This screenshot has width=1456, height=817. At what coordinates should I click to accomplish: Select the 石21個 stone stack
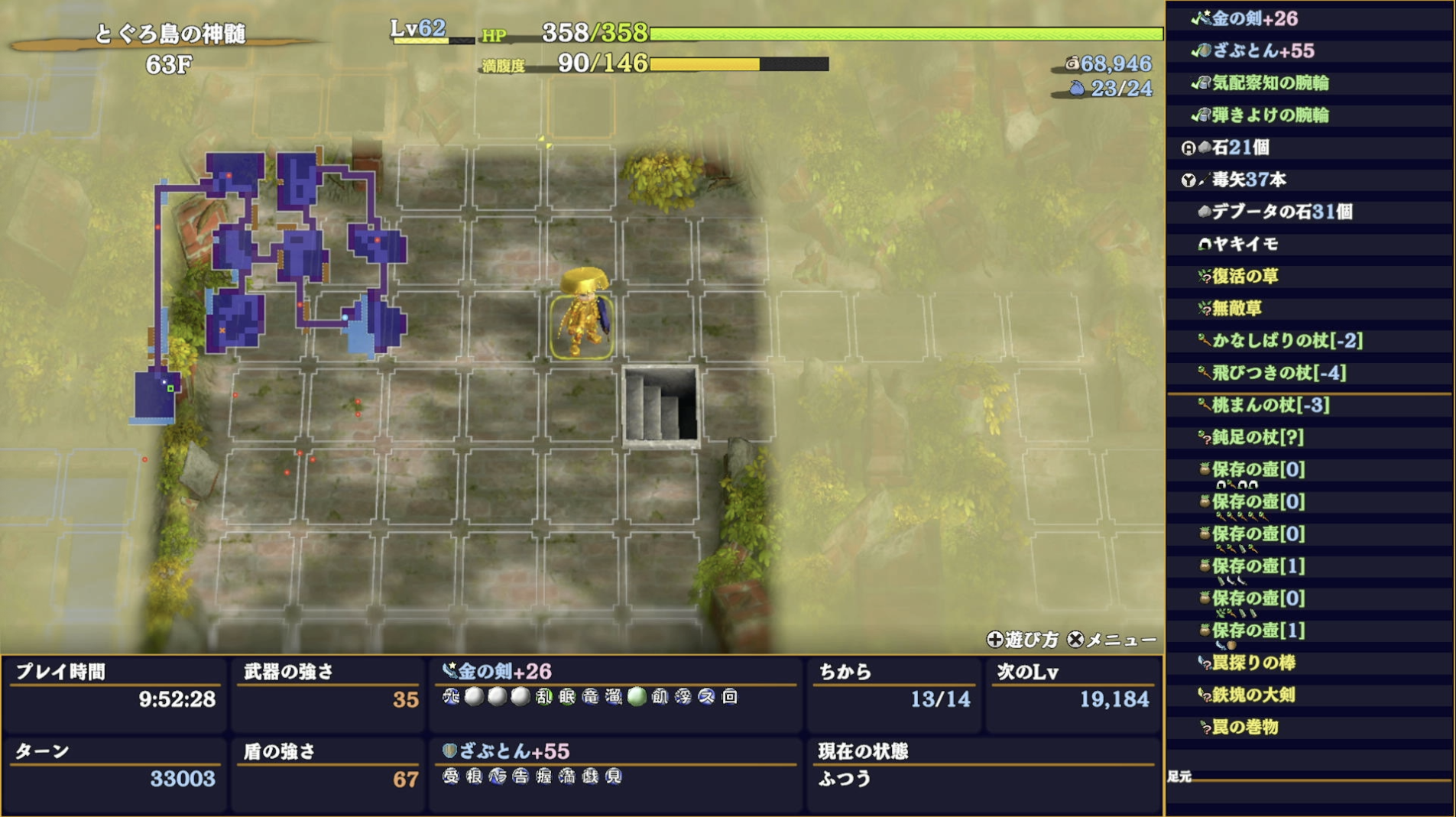1240,148
